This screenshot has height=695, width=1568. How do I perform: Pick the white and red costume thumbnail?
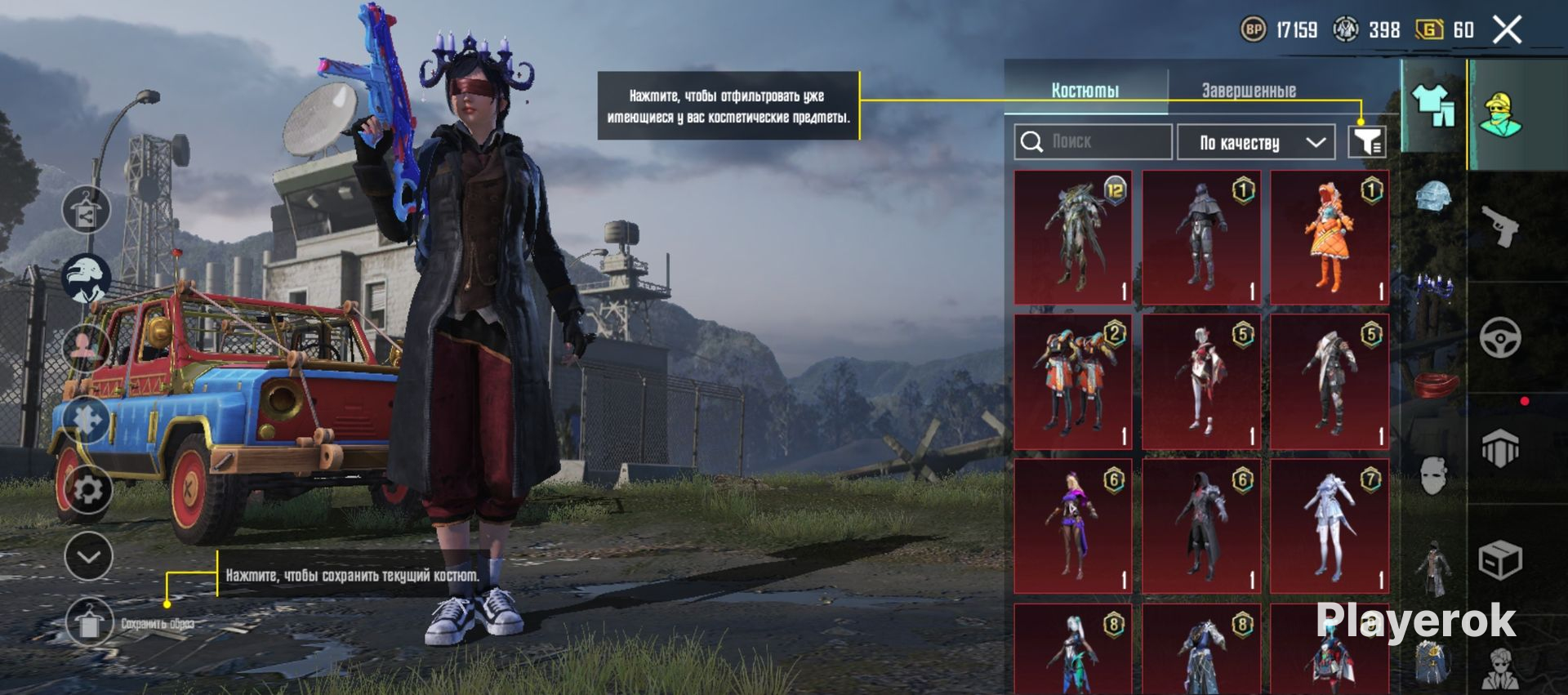point(1201,381)
